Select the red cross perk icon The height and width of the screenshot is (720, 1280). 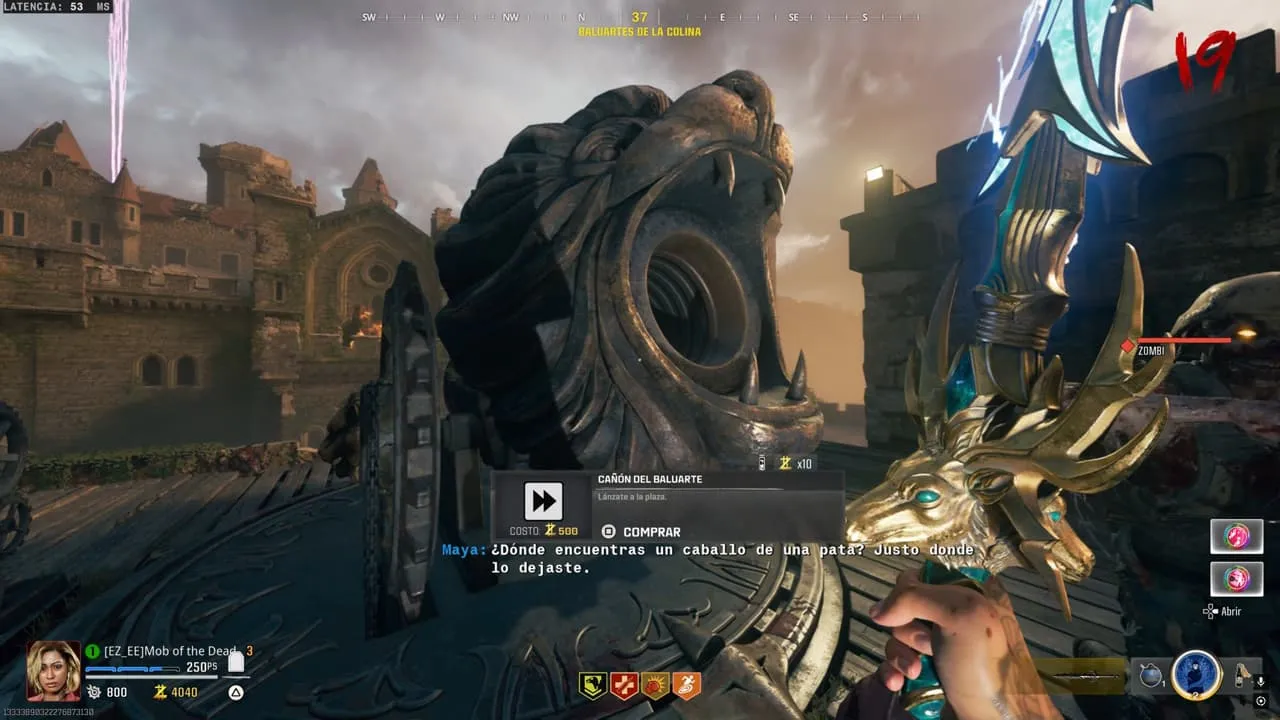pyautogui.click(x=624, y=685)
